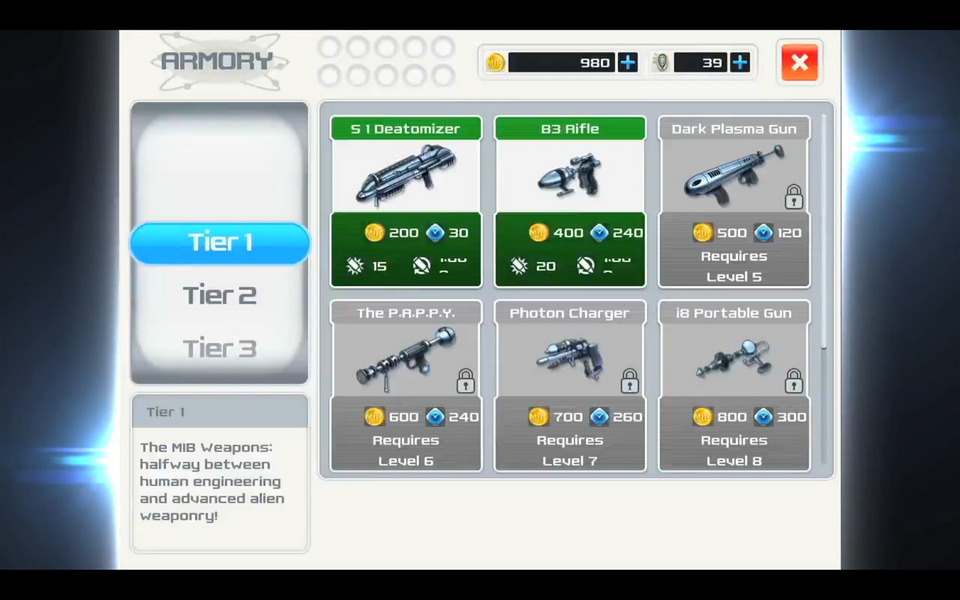Switch to the Tier 2 tab
This screenshot has width=960, height=600.
coord(220,295)
